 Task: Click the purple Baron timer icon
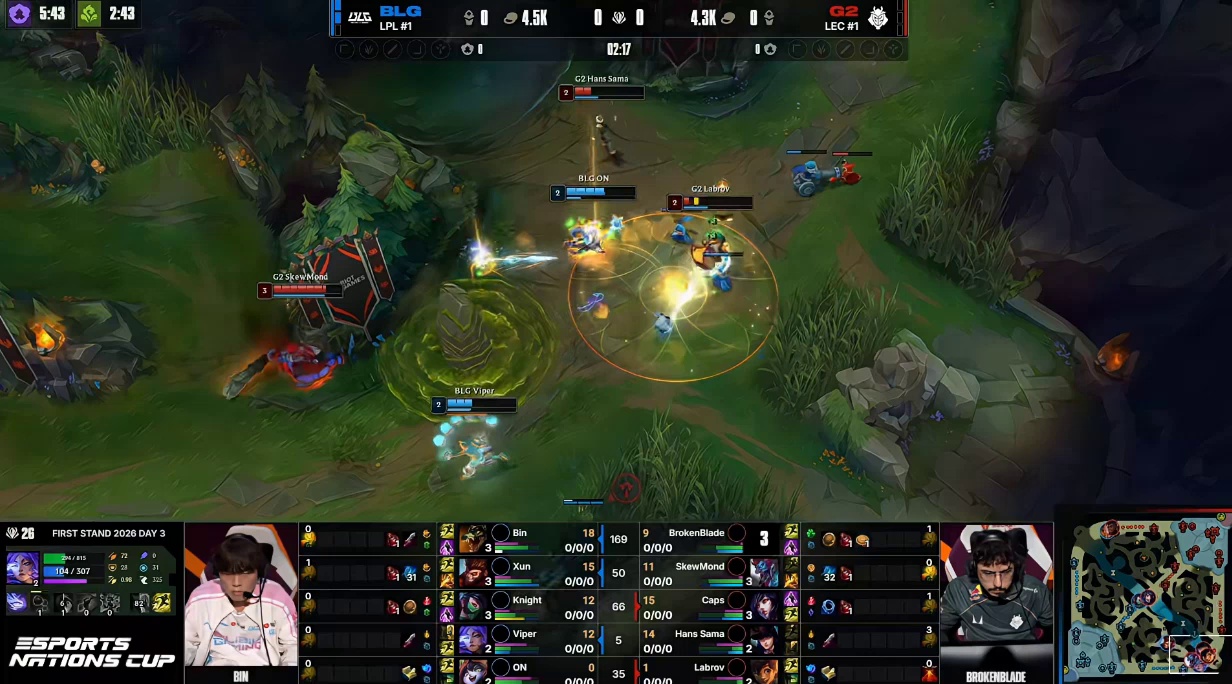20,14
